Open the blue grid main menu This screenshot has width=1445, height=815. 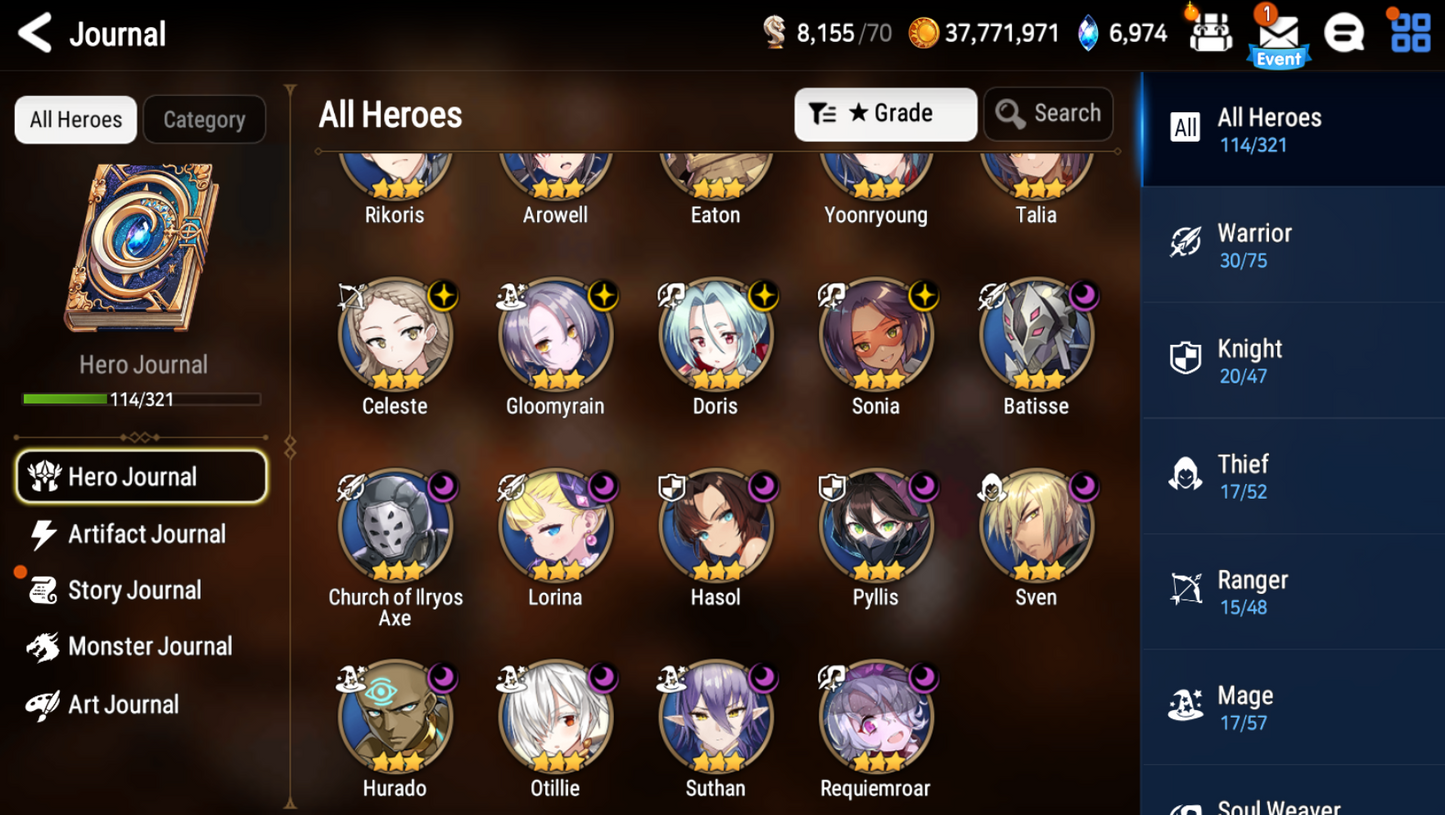pos(1410,33)
